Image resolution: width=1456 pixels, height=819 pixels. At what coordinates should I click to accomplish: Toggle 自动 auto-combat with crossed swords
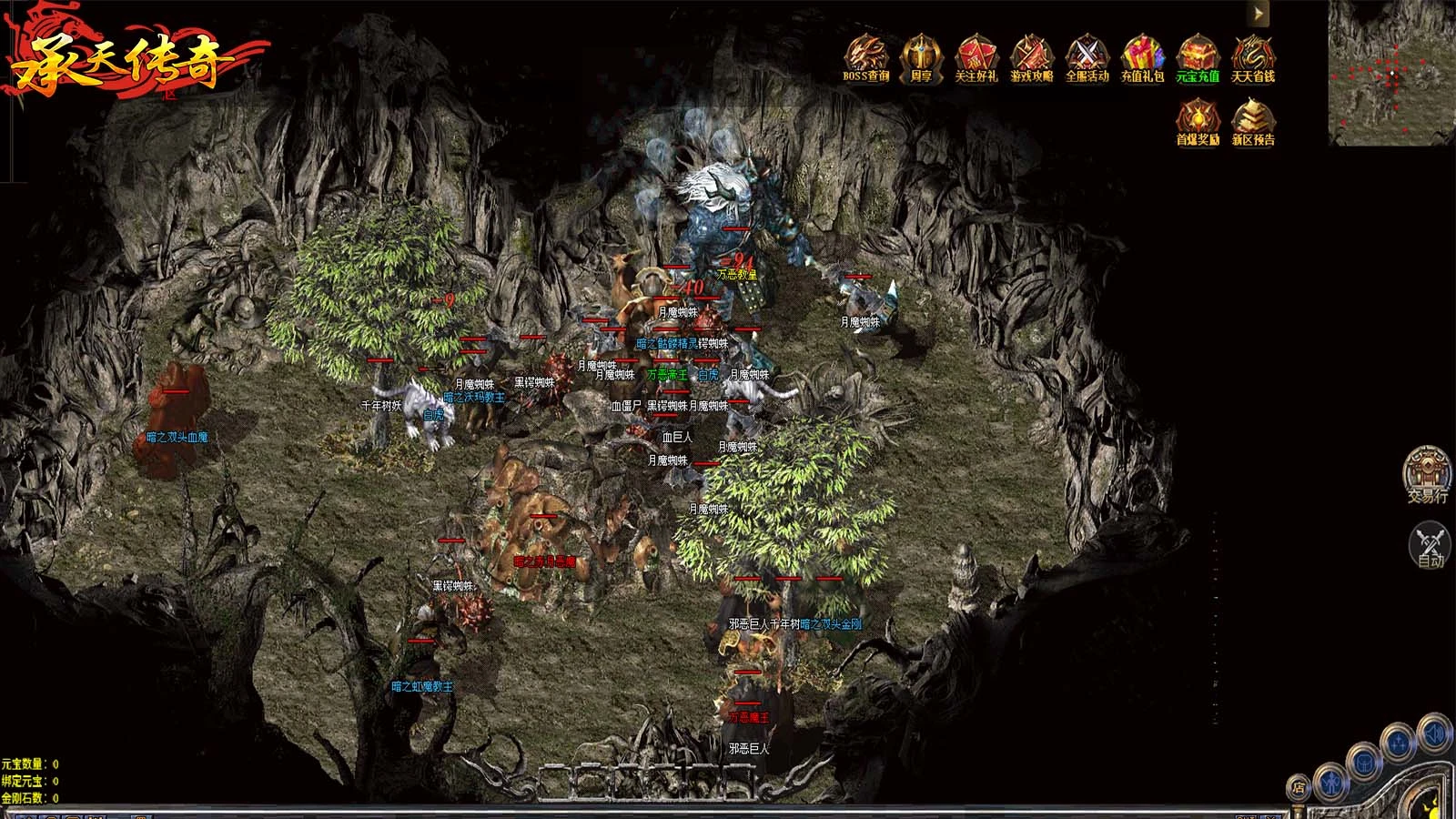[x=1430, y=543]
